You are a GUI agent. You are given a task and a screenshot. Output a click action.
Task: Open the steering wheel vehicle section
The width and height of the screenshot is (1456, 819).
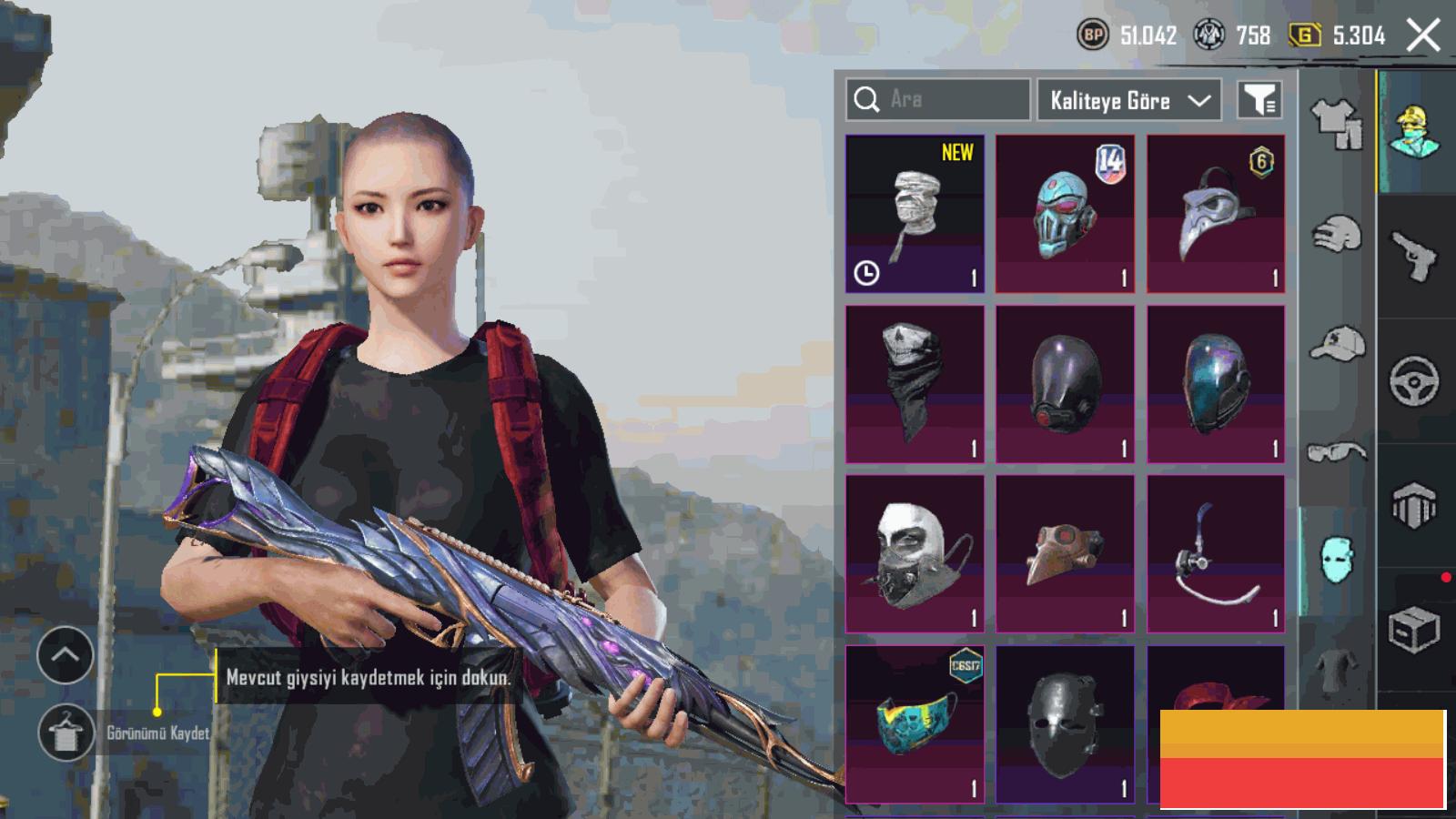1415,380
